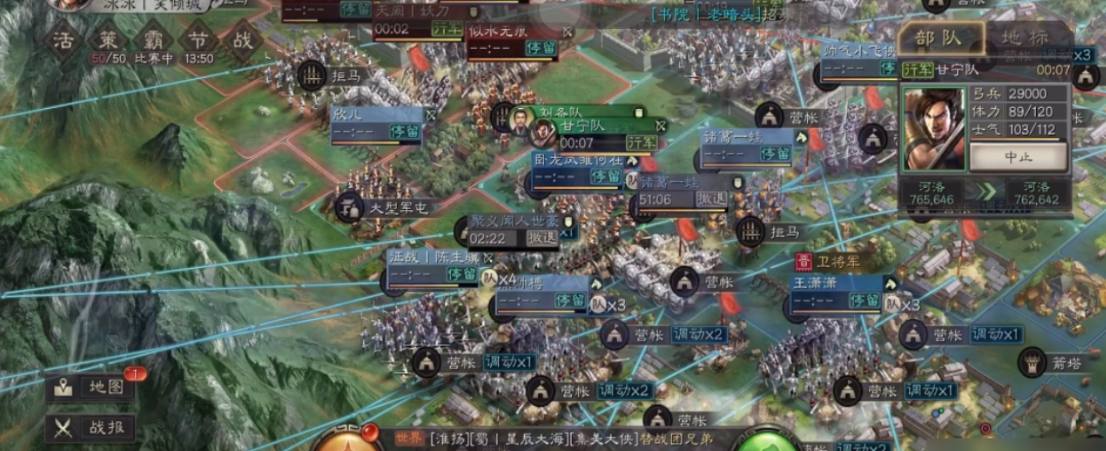Open the 地图 map button
The height and width of the screenshot is (451, 1106).
click(x=91, y=387)
